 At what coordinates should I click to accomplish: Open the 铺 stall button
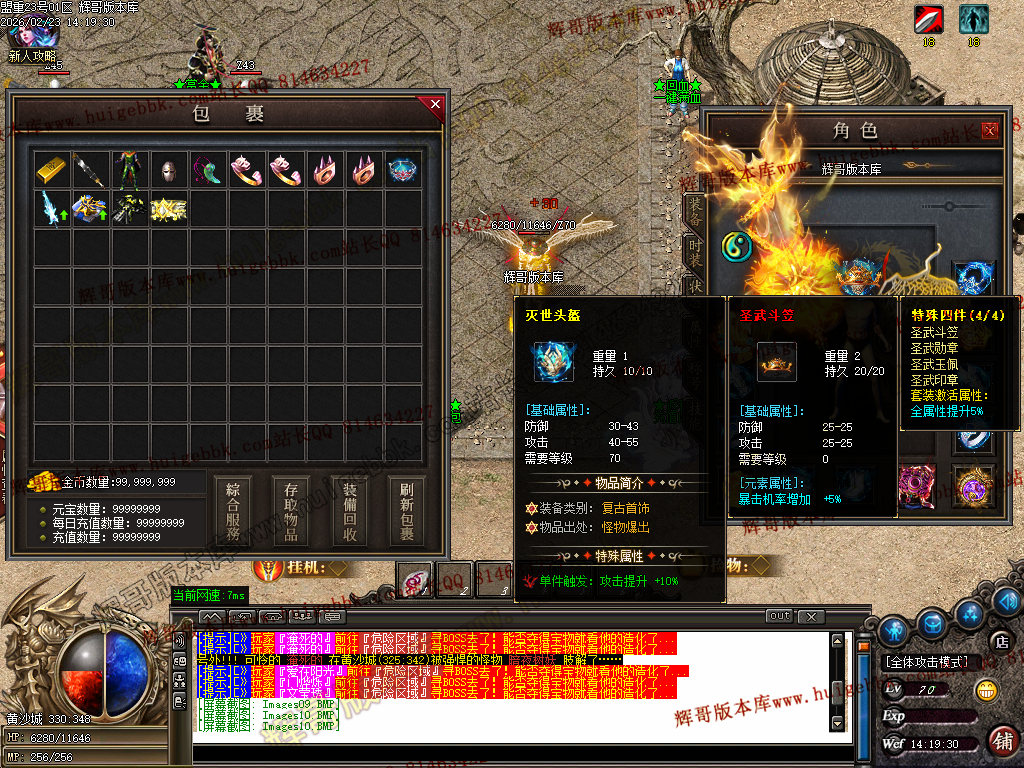1002,740
